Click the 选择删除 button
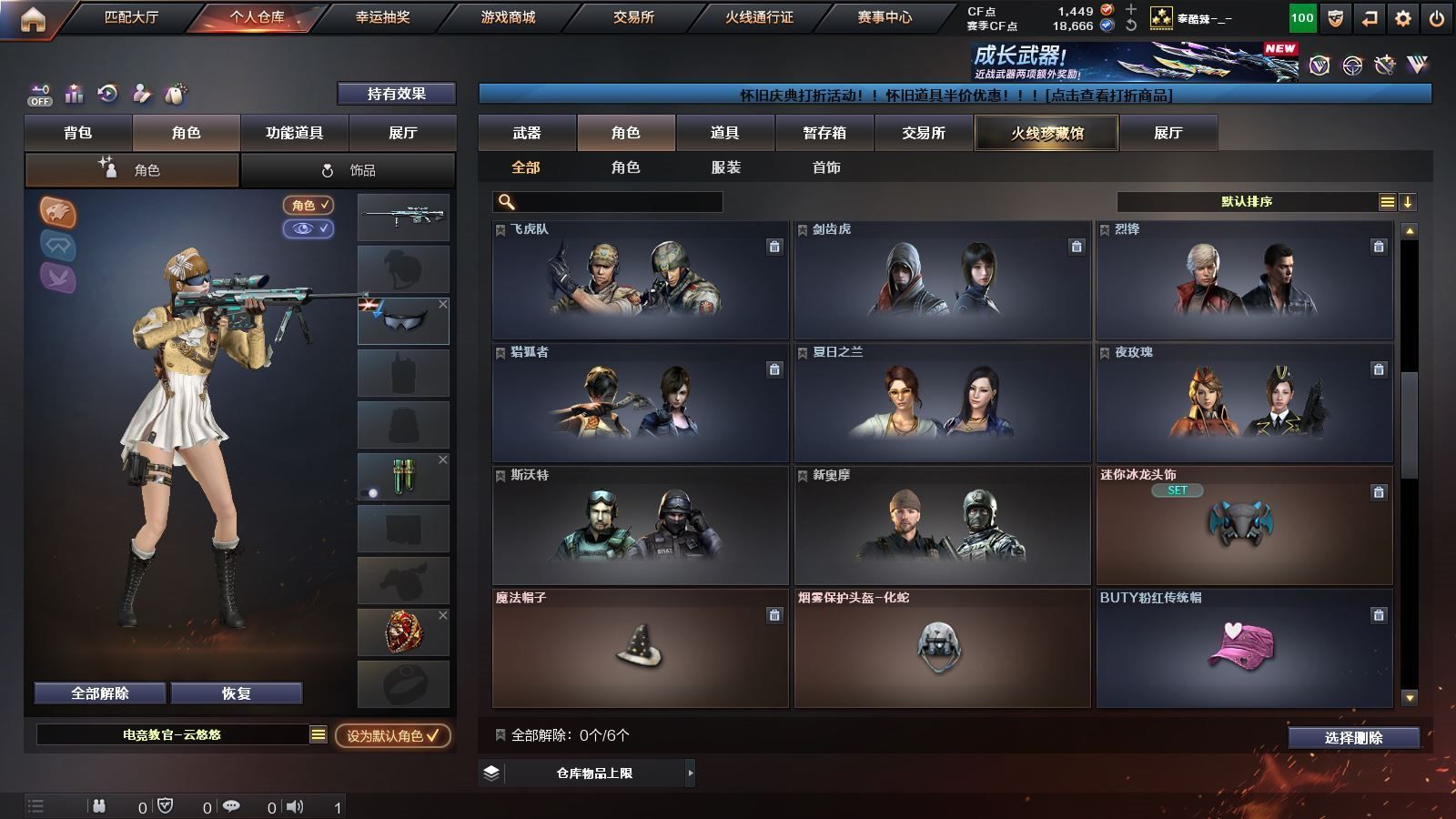1456x819 pixels. [1353, 738]
